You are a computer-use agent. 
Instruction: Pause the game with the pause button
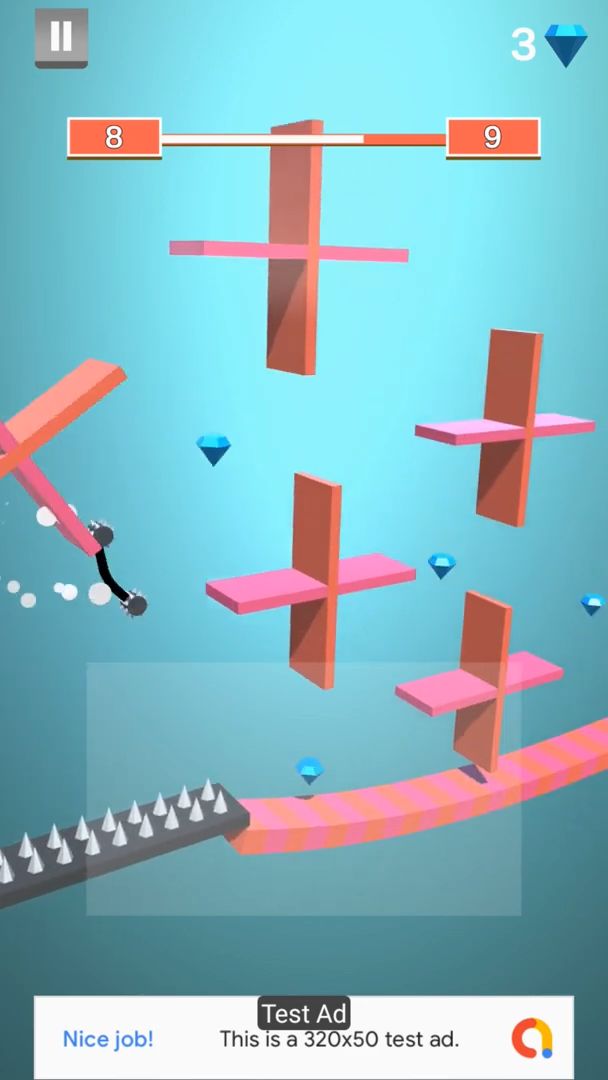(61, 38)
